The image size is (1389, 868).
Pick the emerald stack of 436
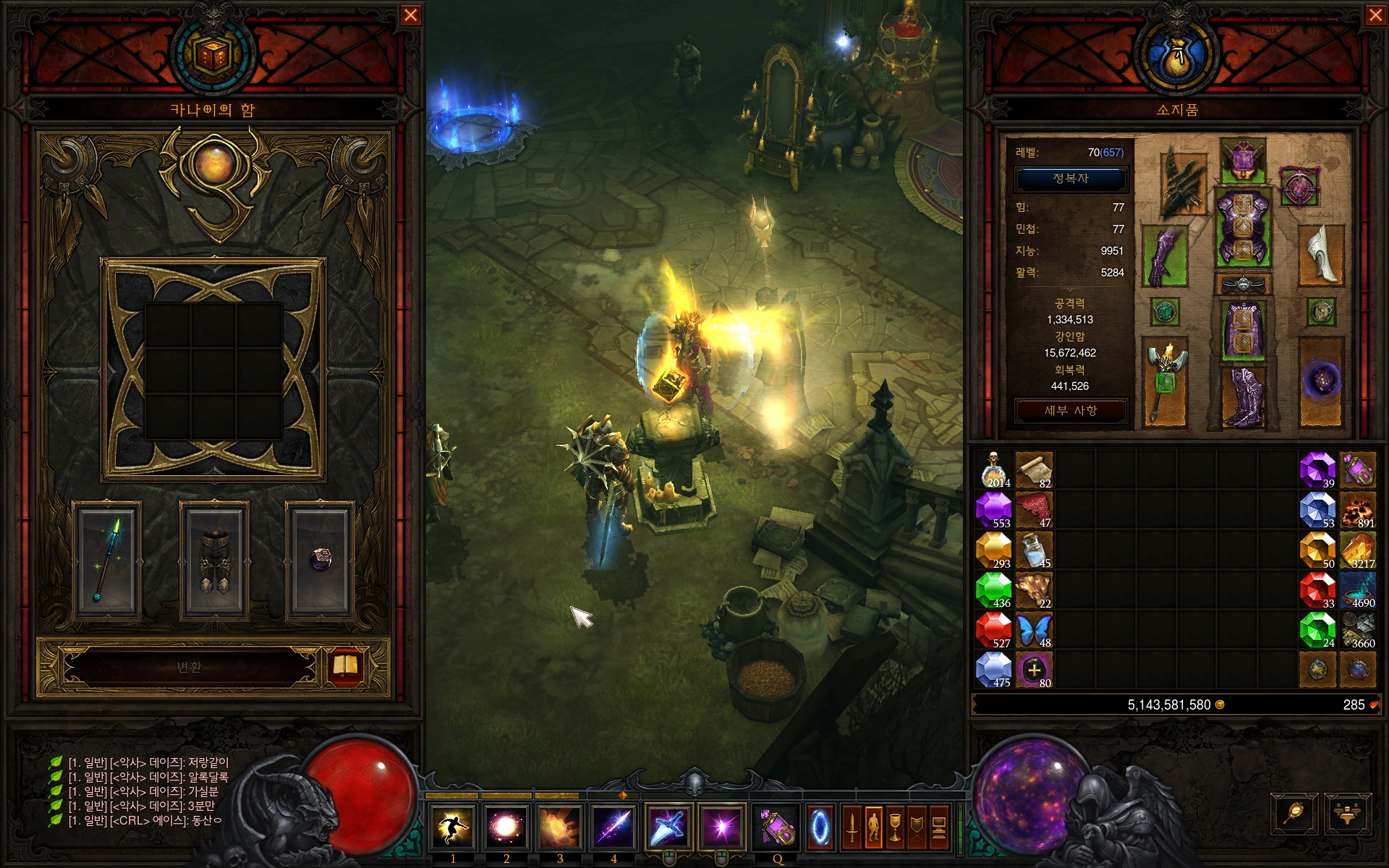993,590
